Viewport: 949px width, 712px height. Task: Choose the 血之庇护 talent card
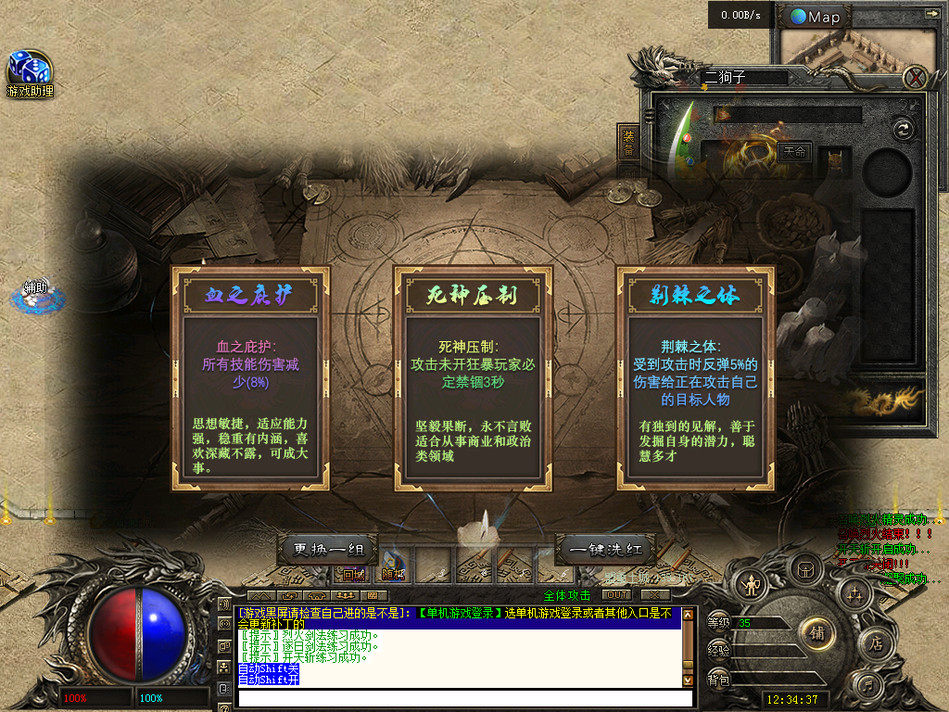[250, 378]
